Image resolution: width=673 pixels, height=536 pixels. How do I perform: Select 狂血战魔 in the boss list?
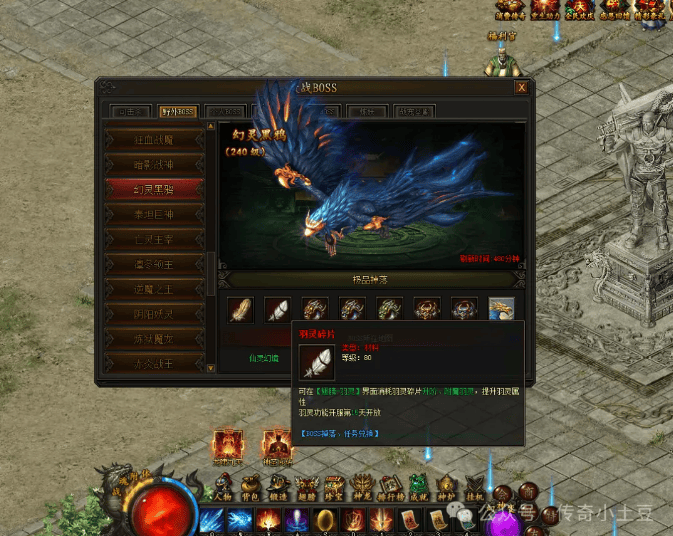(x=156, y=138)
